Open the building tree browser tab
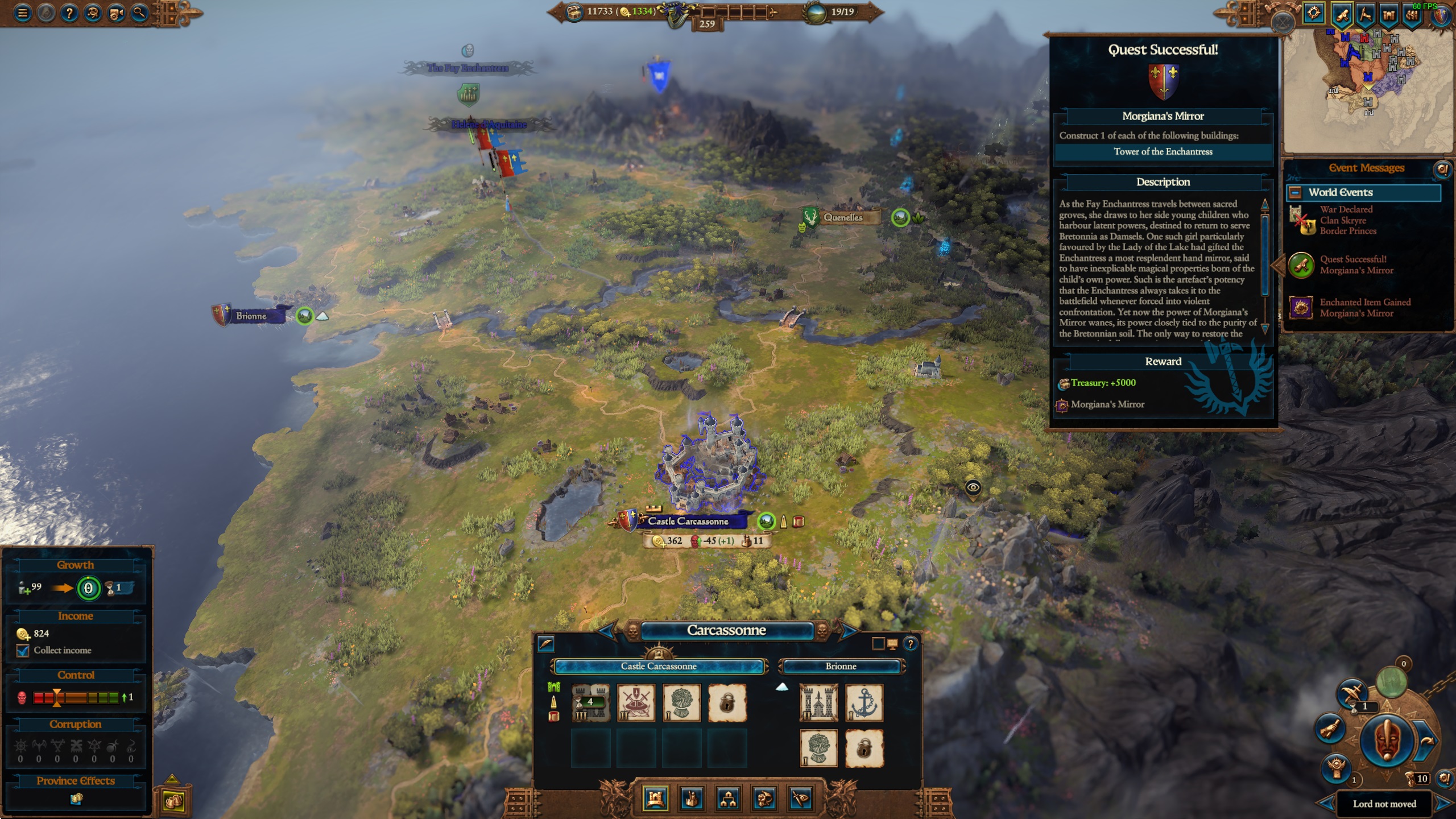The image size is (1456, 819). pos(728,799)
